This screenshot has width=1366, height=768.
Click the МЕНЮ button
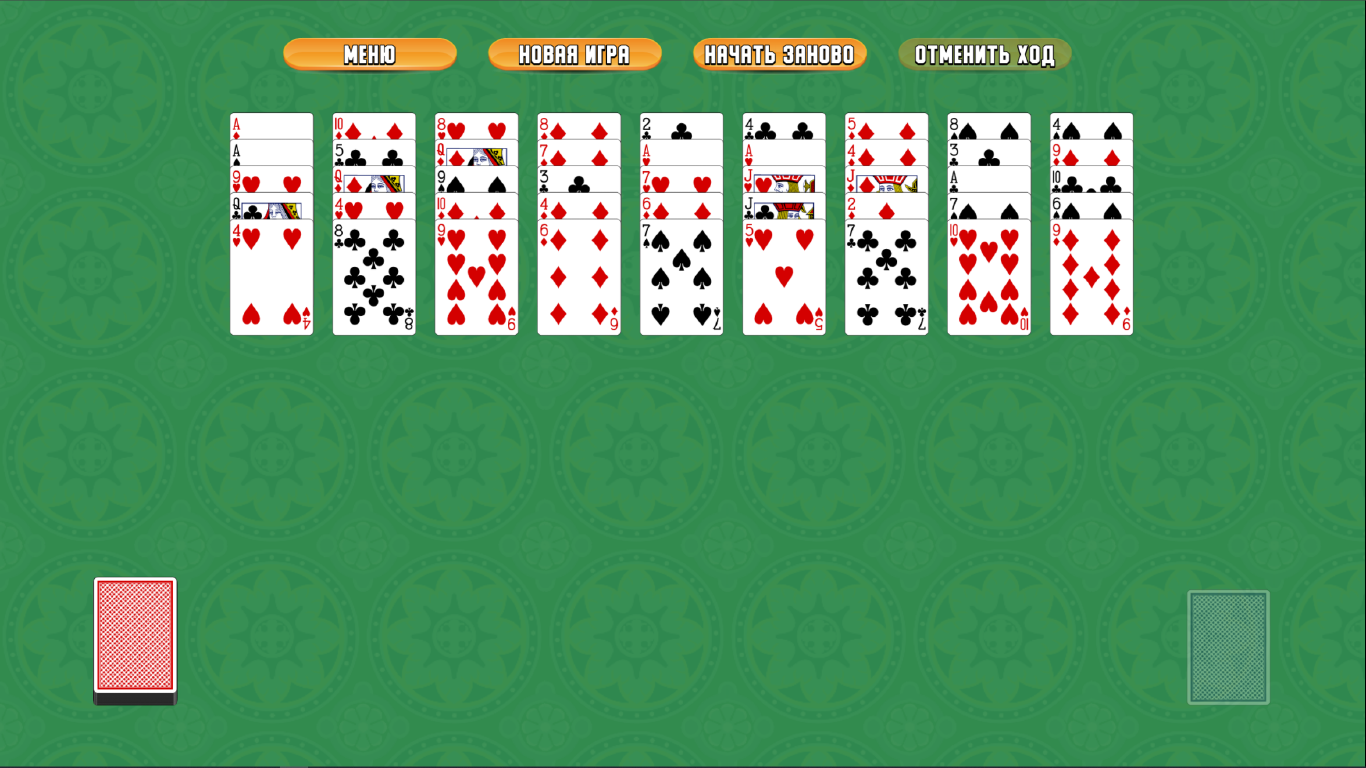pos(369,55)
